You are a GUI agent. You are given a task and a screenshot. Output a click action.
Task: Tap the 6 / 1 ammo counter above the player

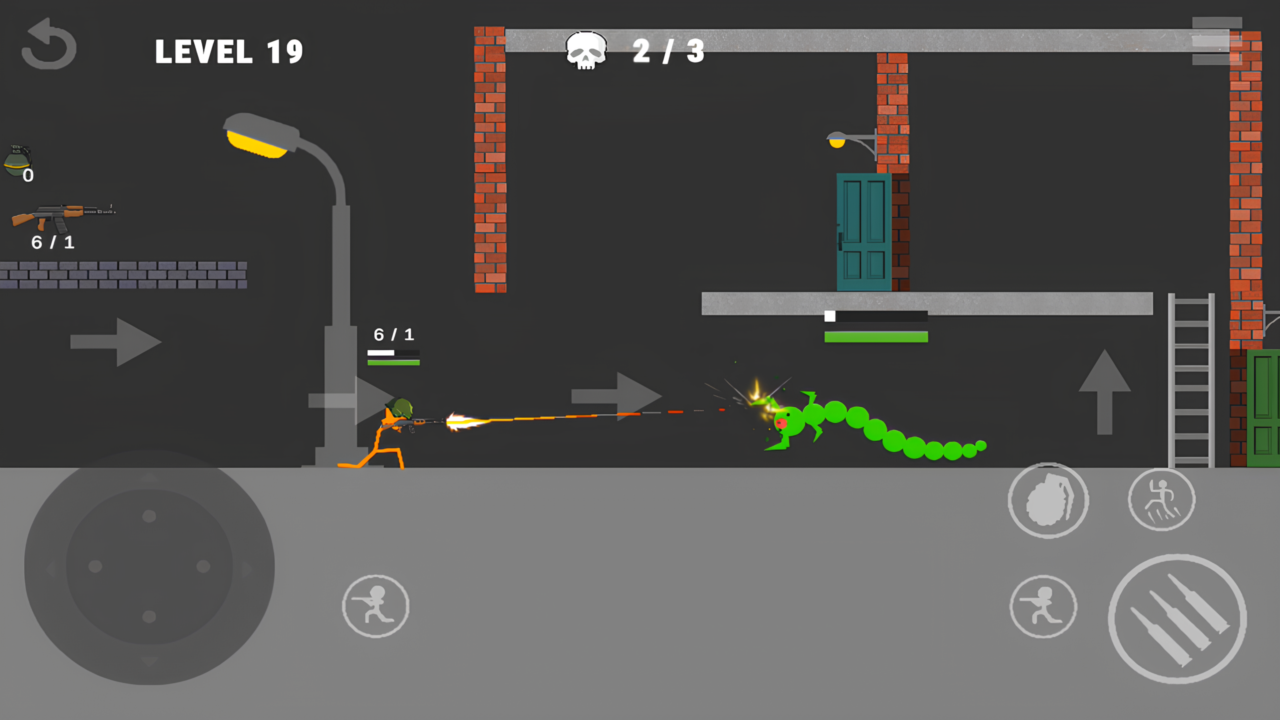coord(392,335)
